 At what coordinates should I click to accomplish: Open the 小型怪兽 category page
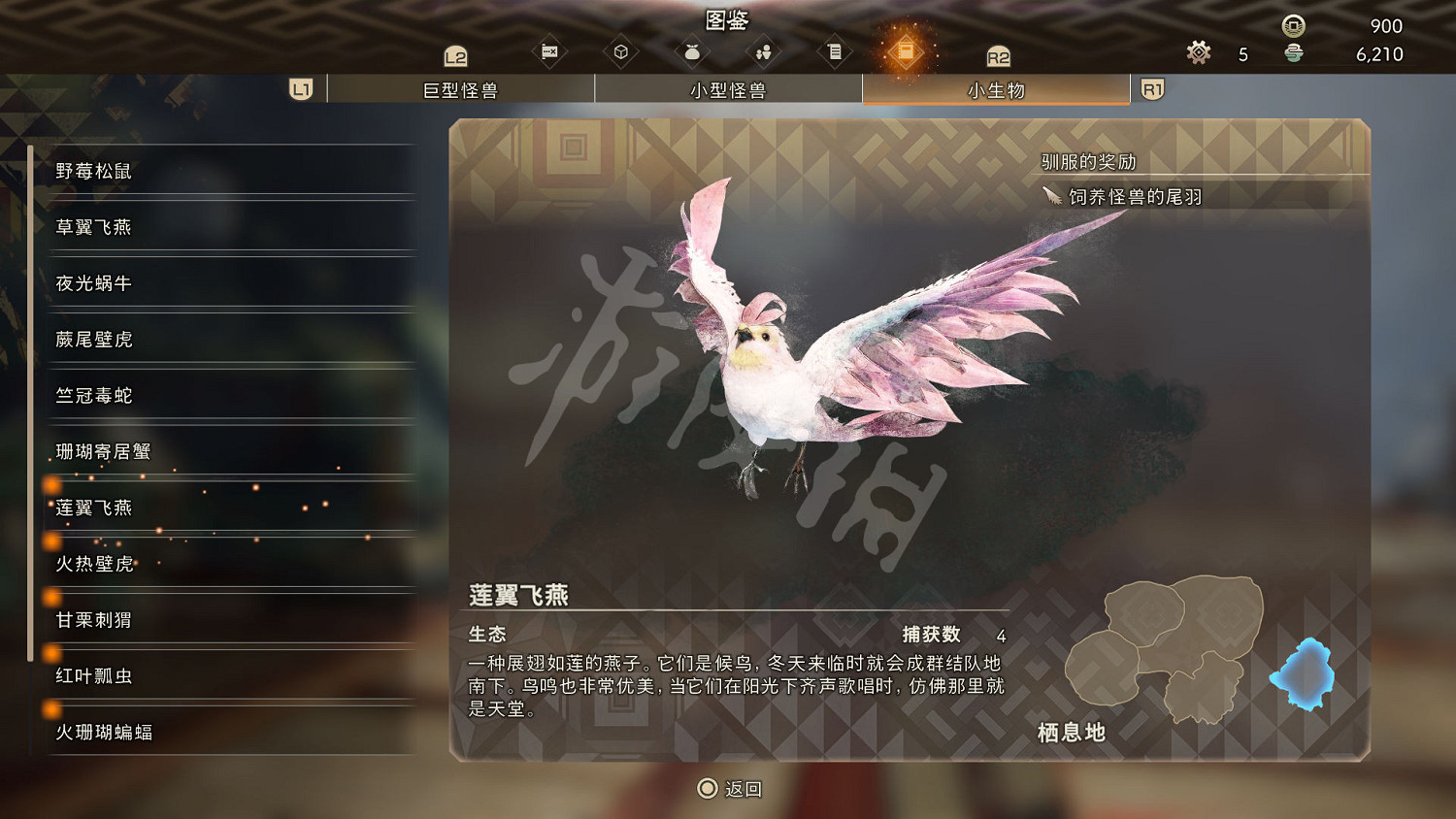pyautogui.click(x=728, y=88)
